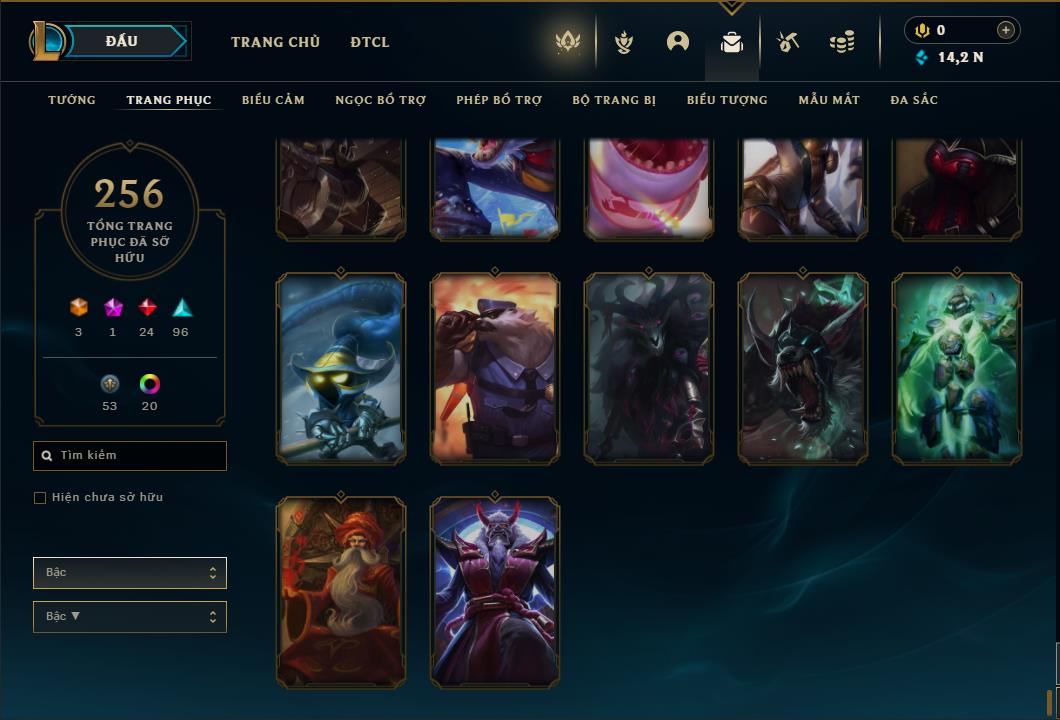Select the blue-hatted Veigar skin card
This screenshot has height=720, width=1060.
pyautogui.click(x=340, y=369)
